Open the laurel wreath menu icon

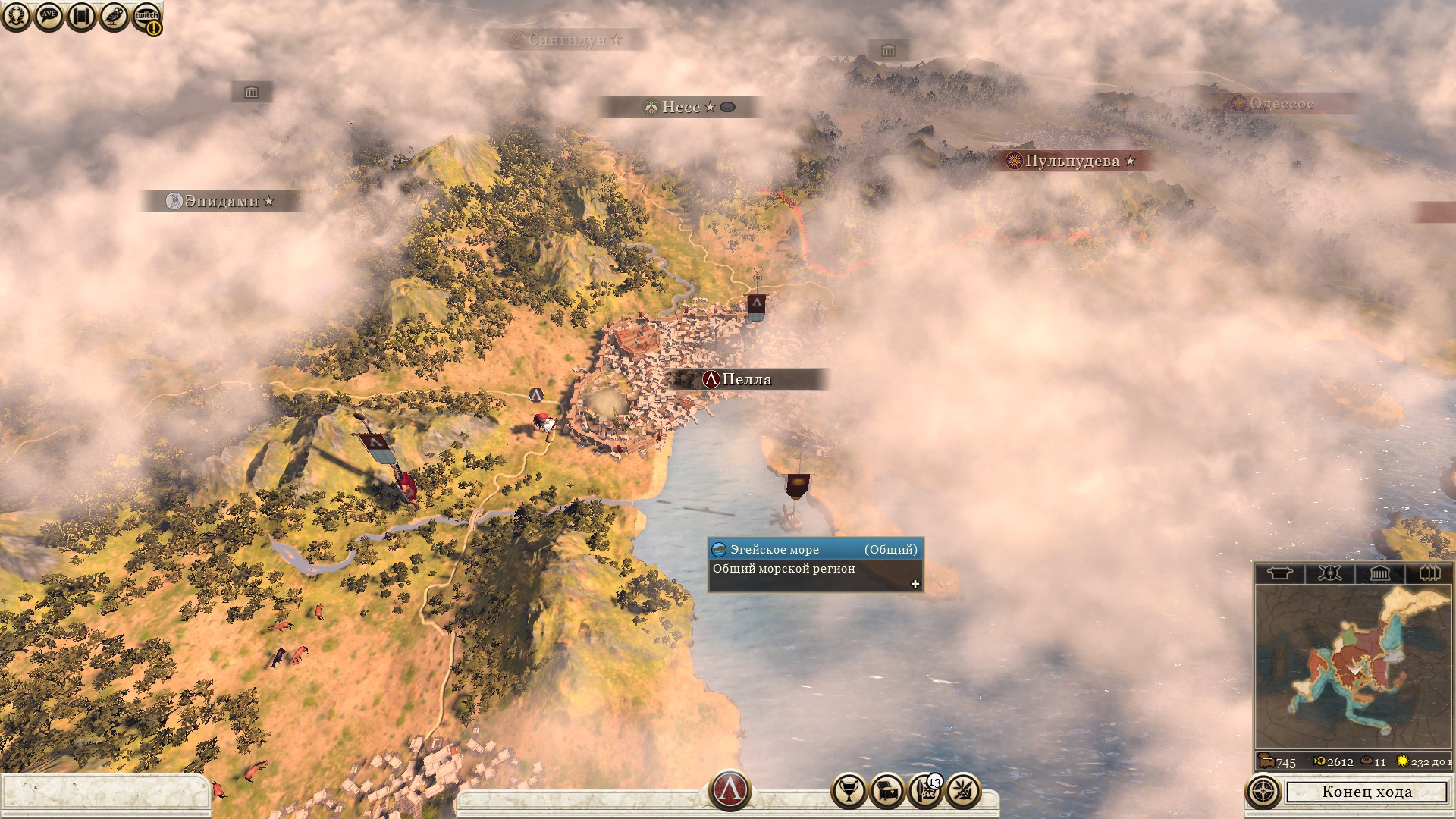click(16, 16)
